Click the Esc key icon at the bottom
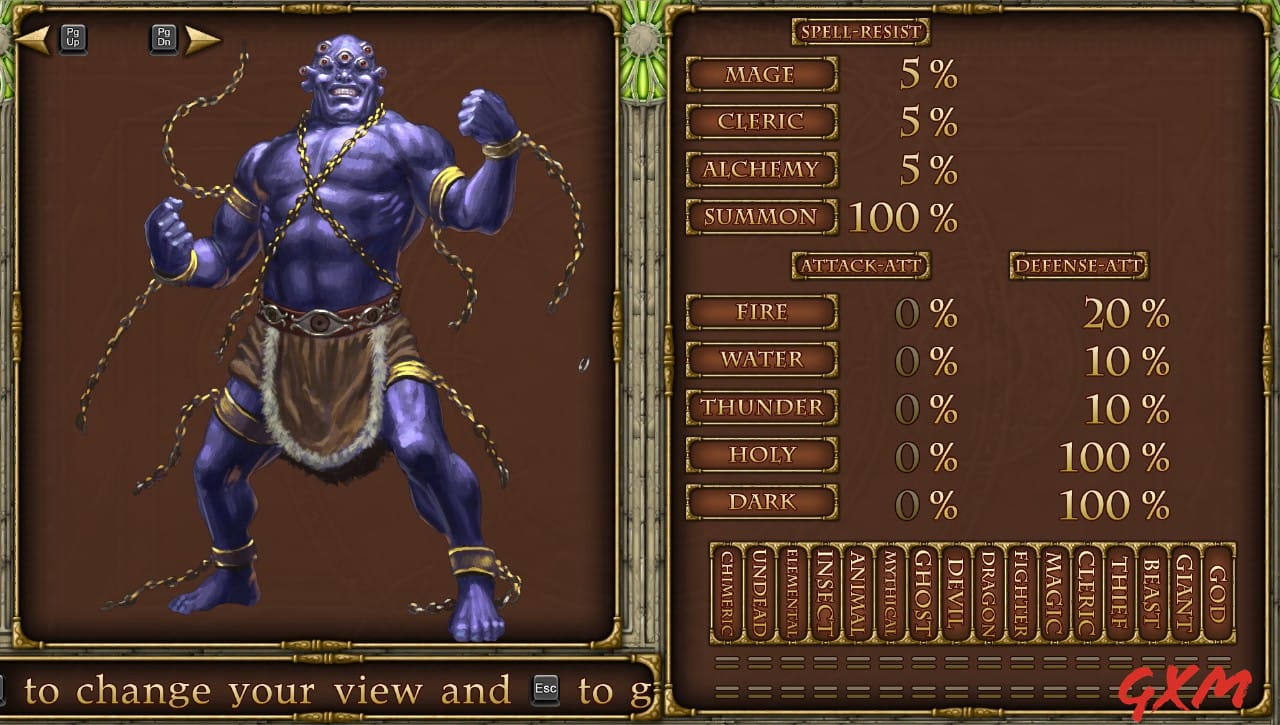Screen dimensions: 1280x725 (546, 689)
